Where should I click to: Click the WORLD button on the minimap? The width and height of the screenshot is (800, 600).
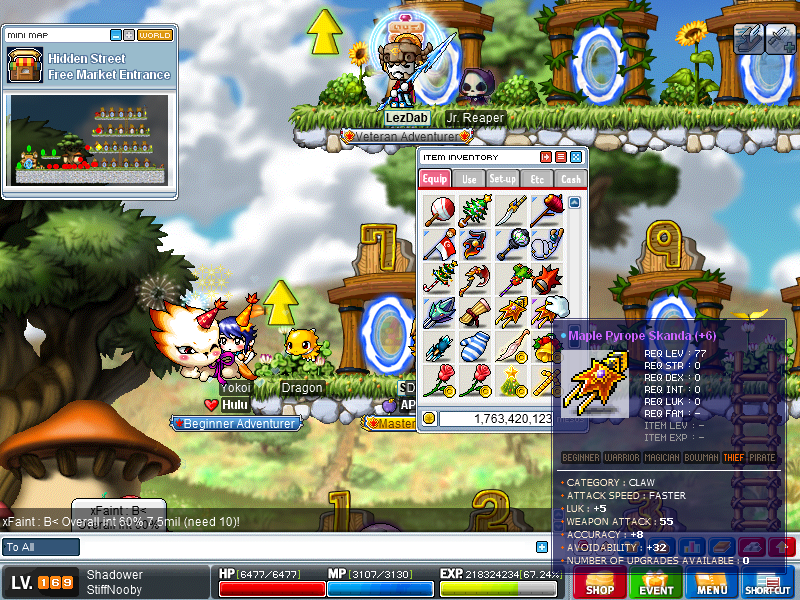click(155, 35)
